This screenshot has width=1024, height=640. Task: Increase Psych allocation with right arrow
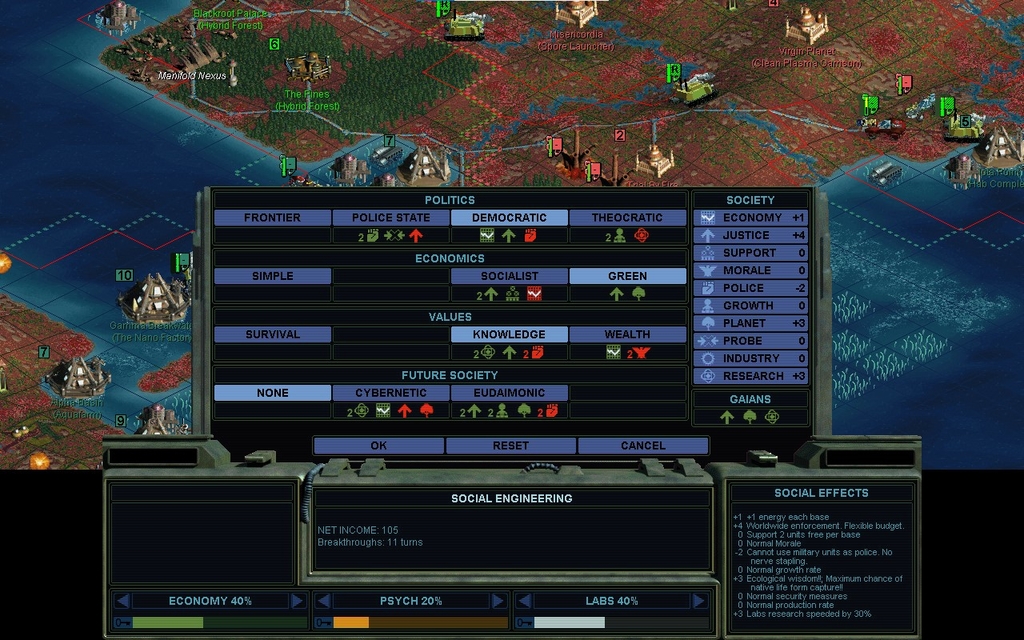[497, 601]
